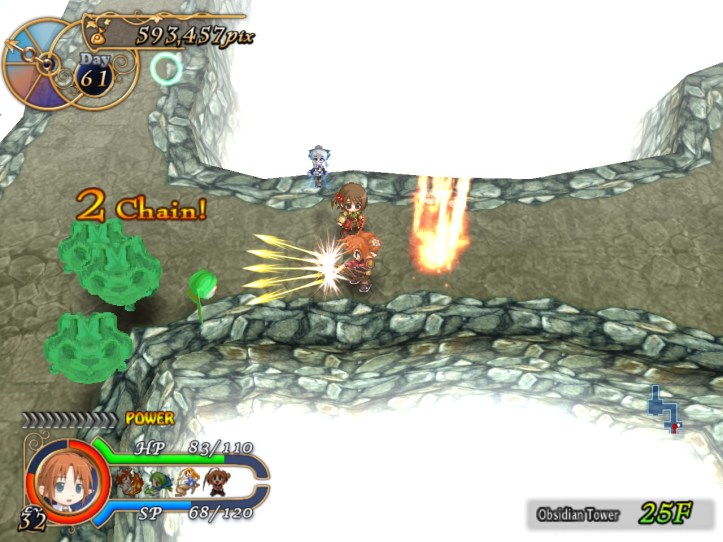Choose the blonde character skill icon

[186, 482]
